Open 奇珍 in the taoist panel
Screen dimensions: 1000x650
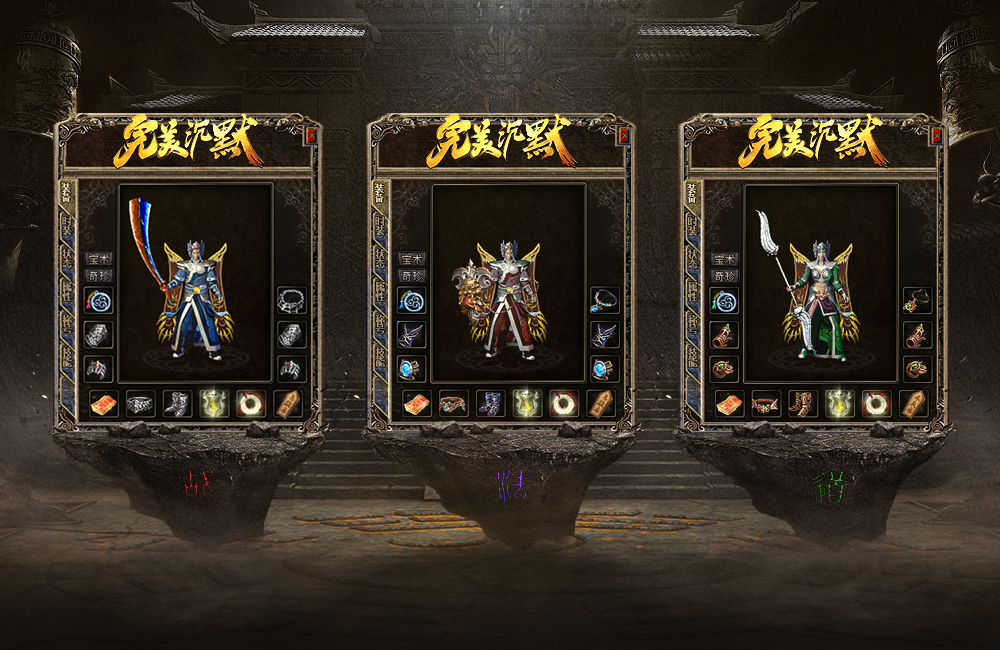coord(724,275)
